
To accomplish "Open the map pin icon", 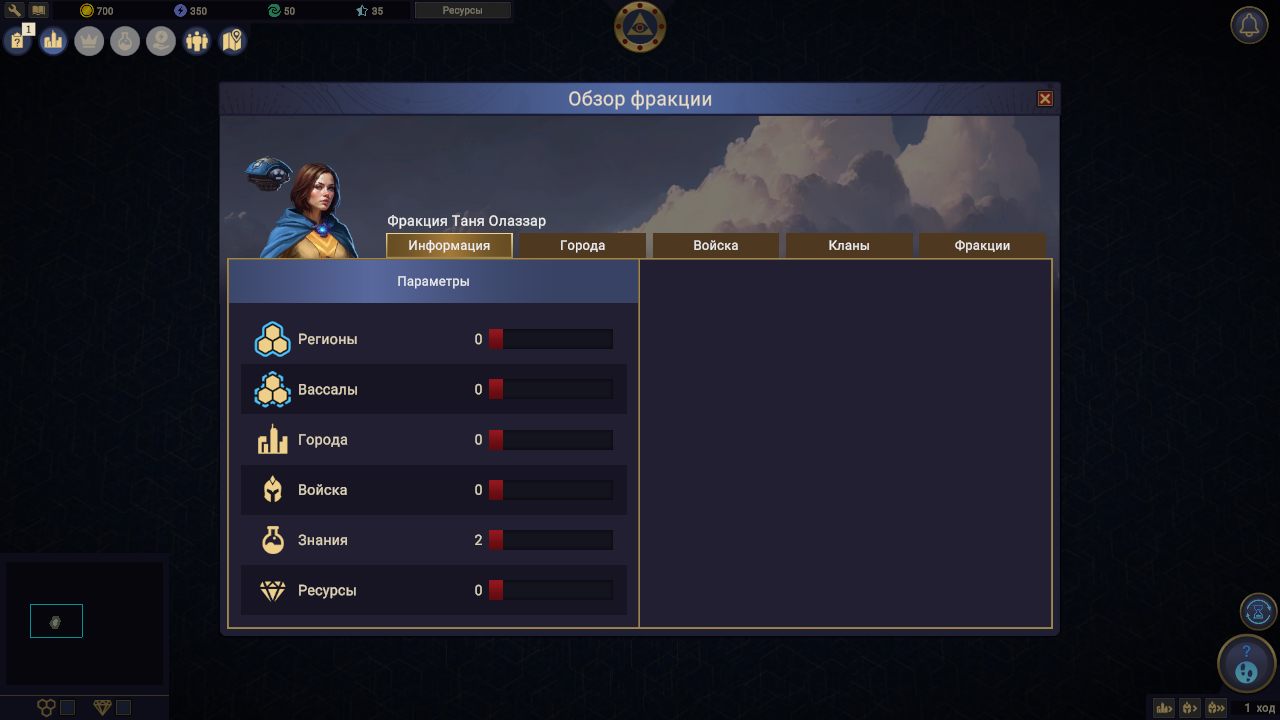I will tap(232, 41).
